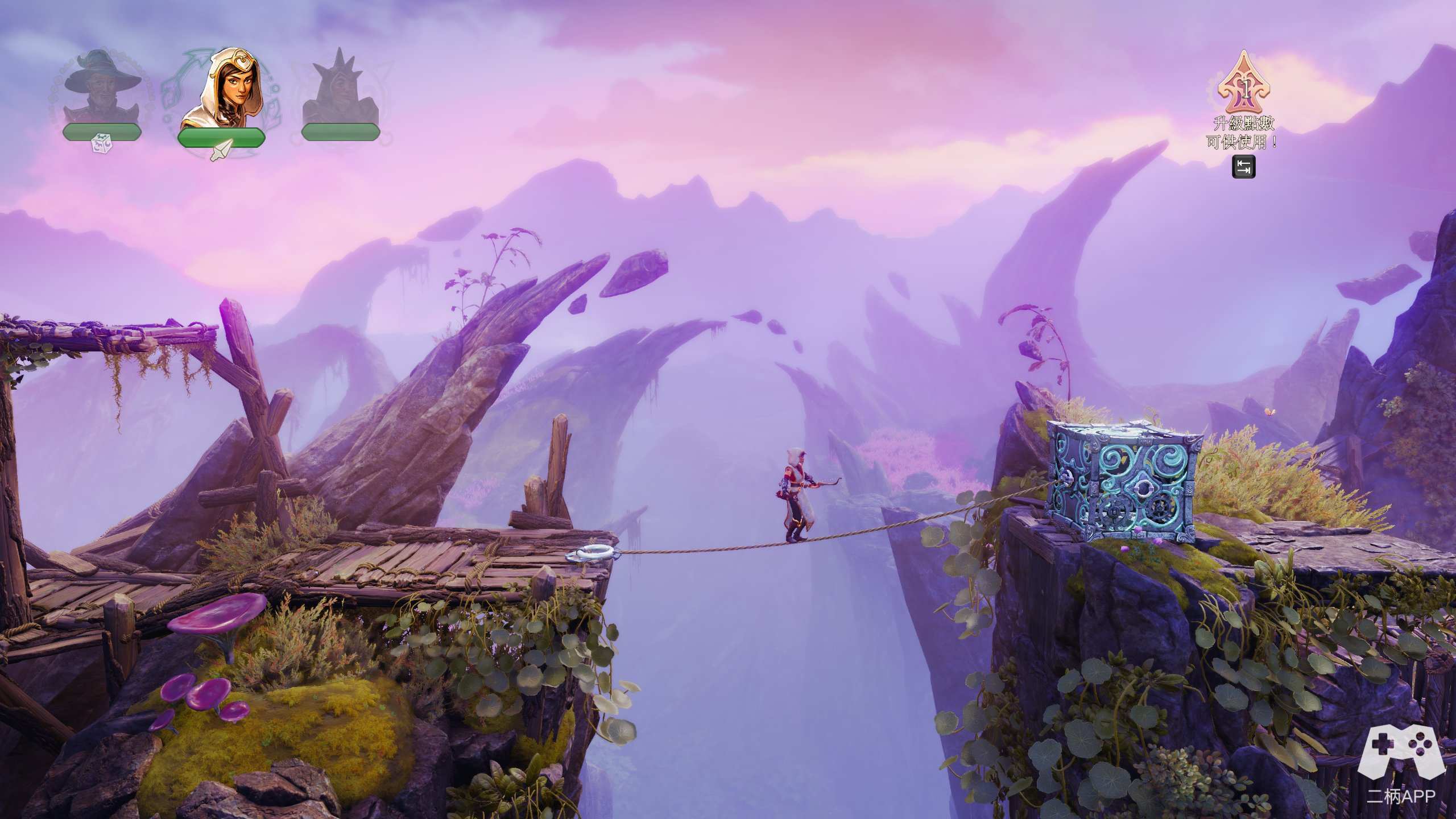
Task: Select the wizard character portrait
Action: click(101, 85)
